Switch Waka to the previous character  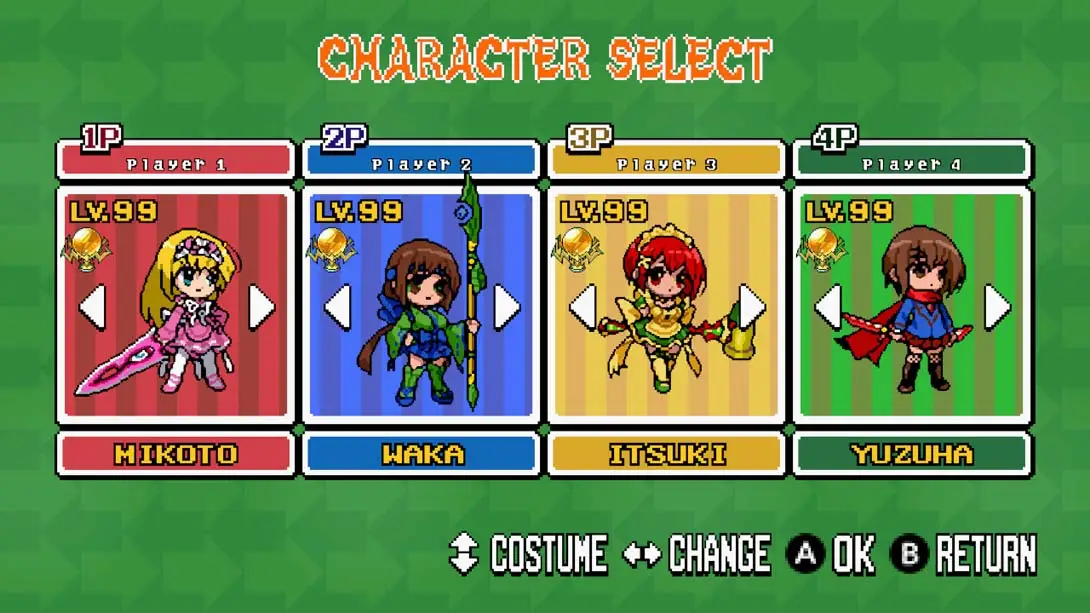(x=337, y=307)
